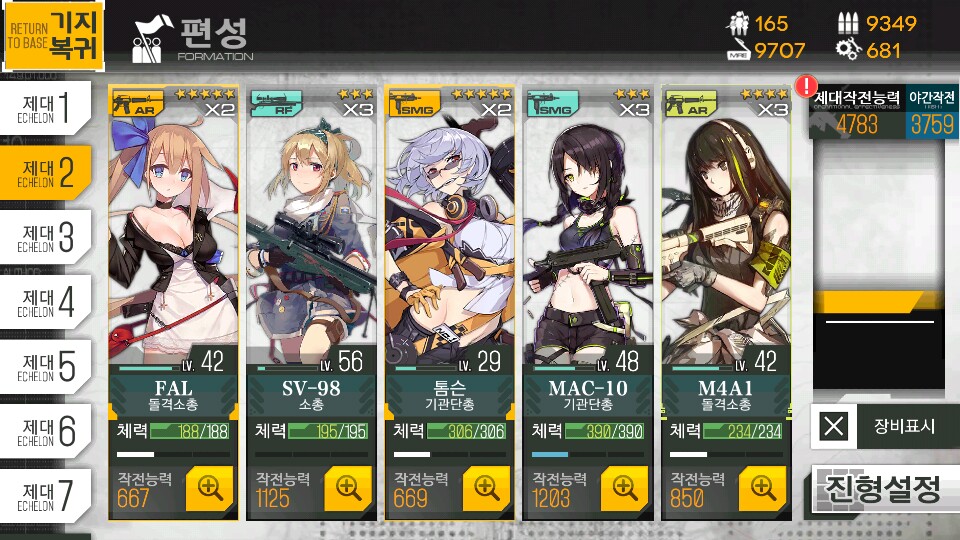Screen dimensions: 960x540
Task: Switch to Echelon 3 tab
Action: [57, 238]
